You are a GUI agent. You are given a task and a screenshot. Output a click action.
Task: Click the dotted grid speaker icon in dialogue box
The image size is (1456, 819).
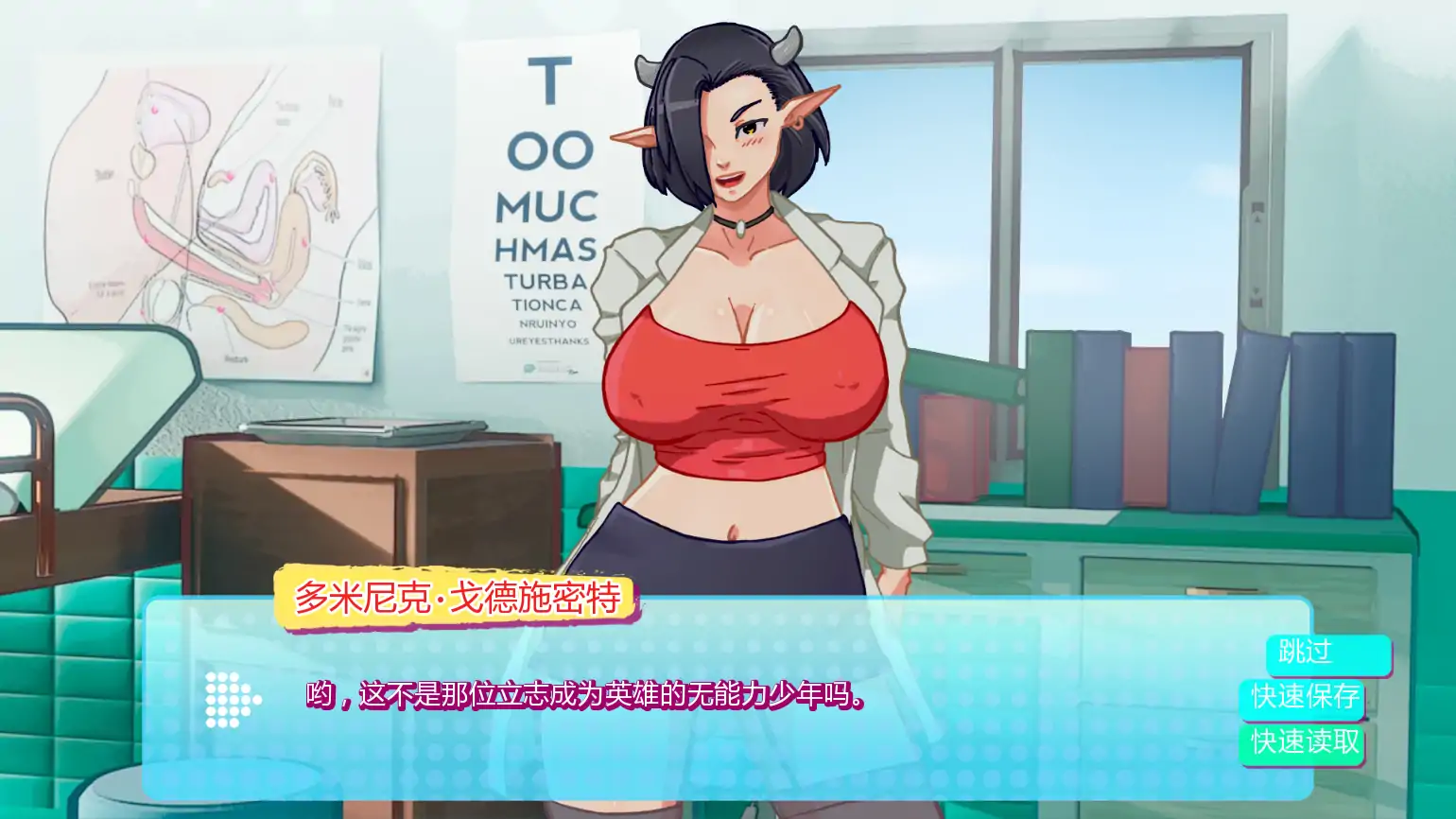[x=230, y=701]
